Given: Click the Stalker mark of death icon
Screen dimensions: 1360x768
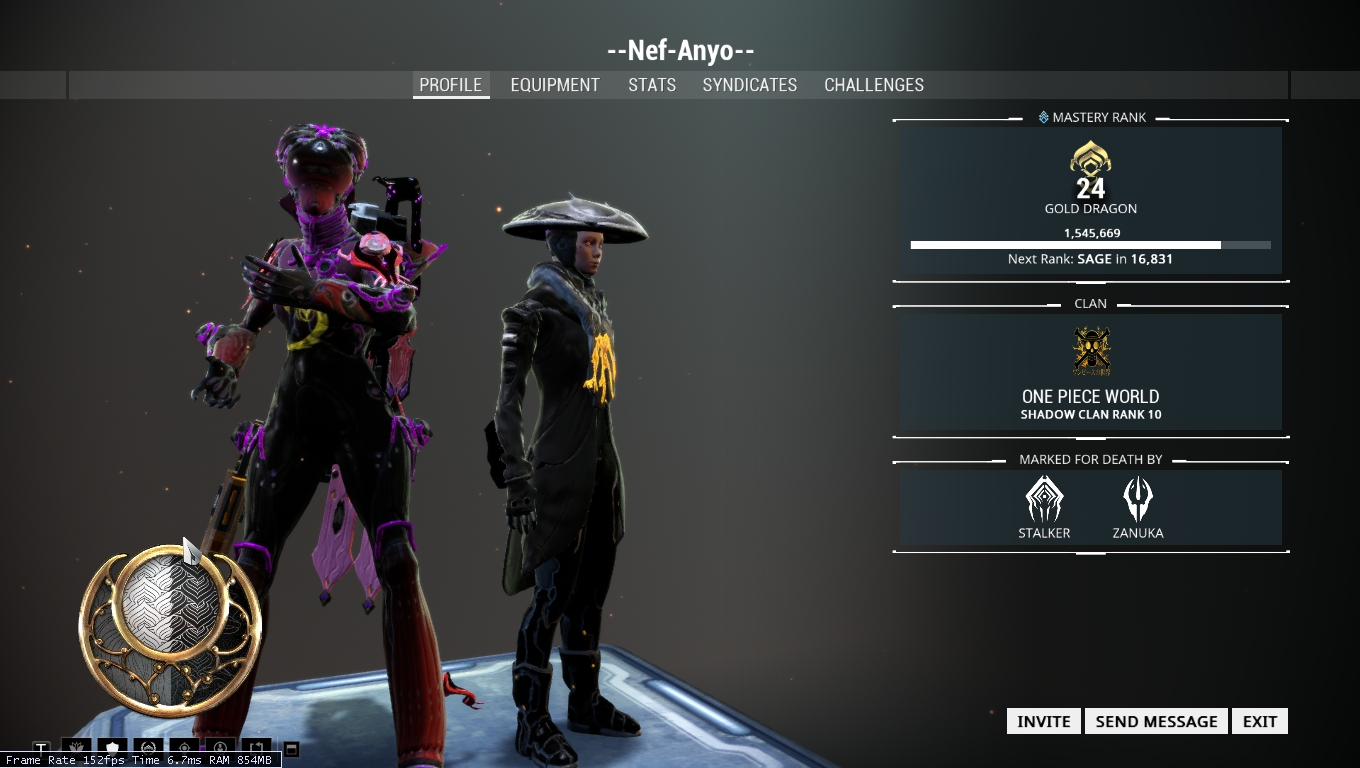Looking at the screenshot, I should [1044, 498].
